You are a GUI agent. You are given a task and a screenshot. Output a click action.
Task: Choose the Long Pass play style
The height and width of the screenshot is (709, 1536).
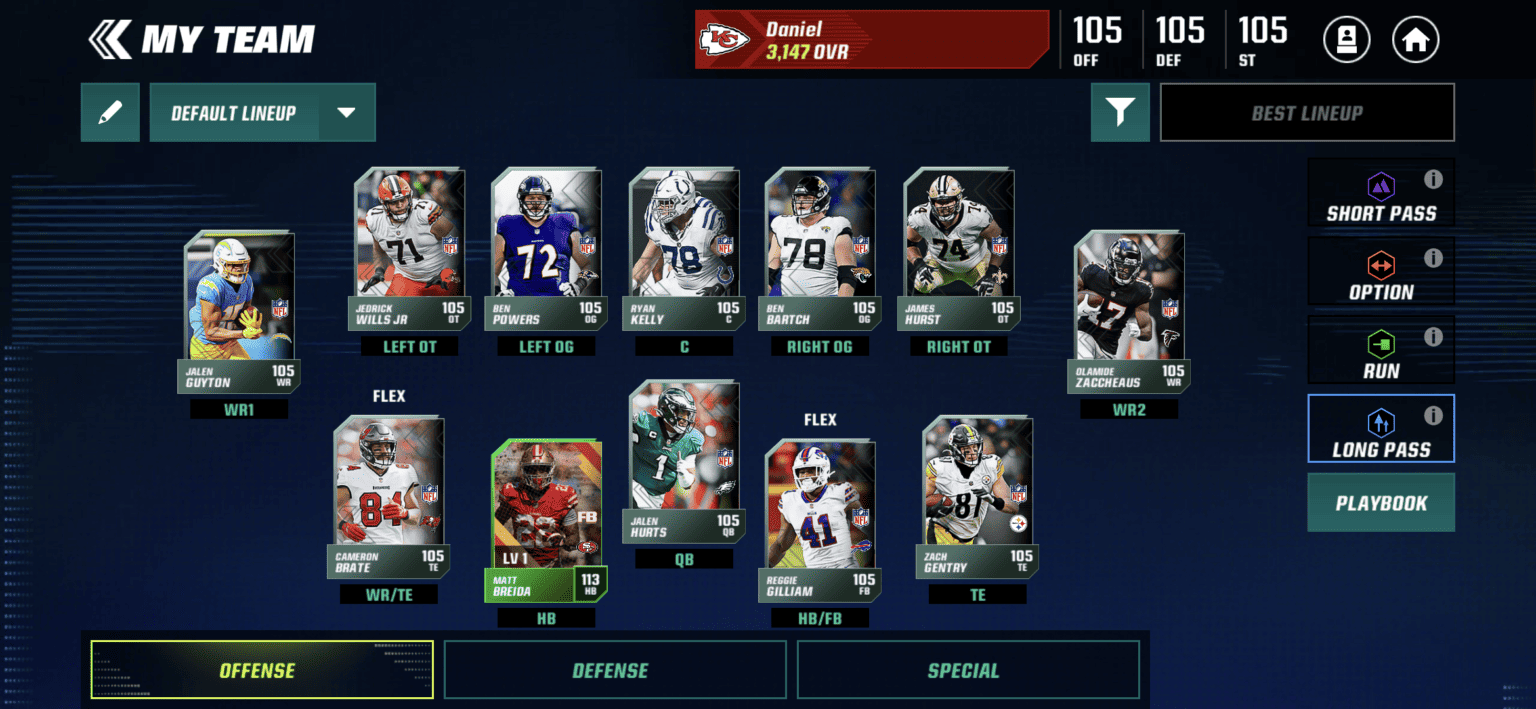click(1380, 430)
